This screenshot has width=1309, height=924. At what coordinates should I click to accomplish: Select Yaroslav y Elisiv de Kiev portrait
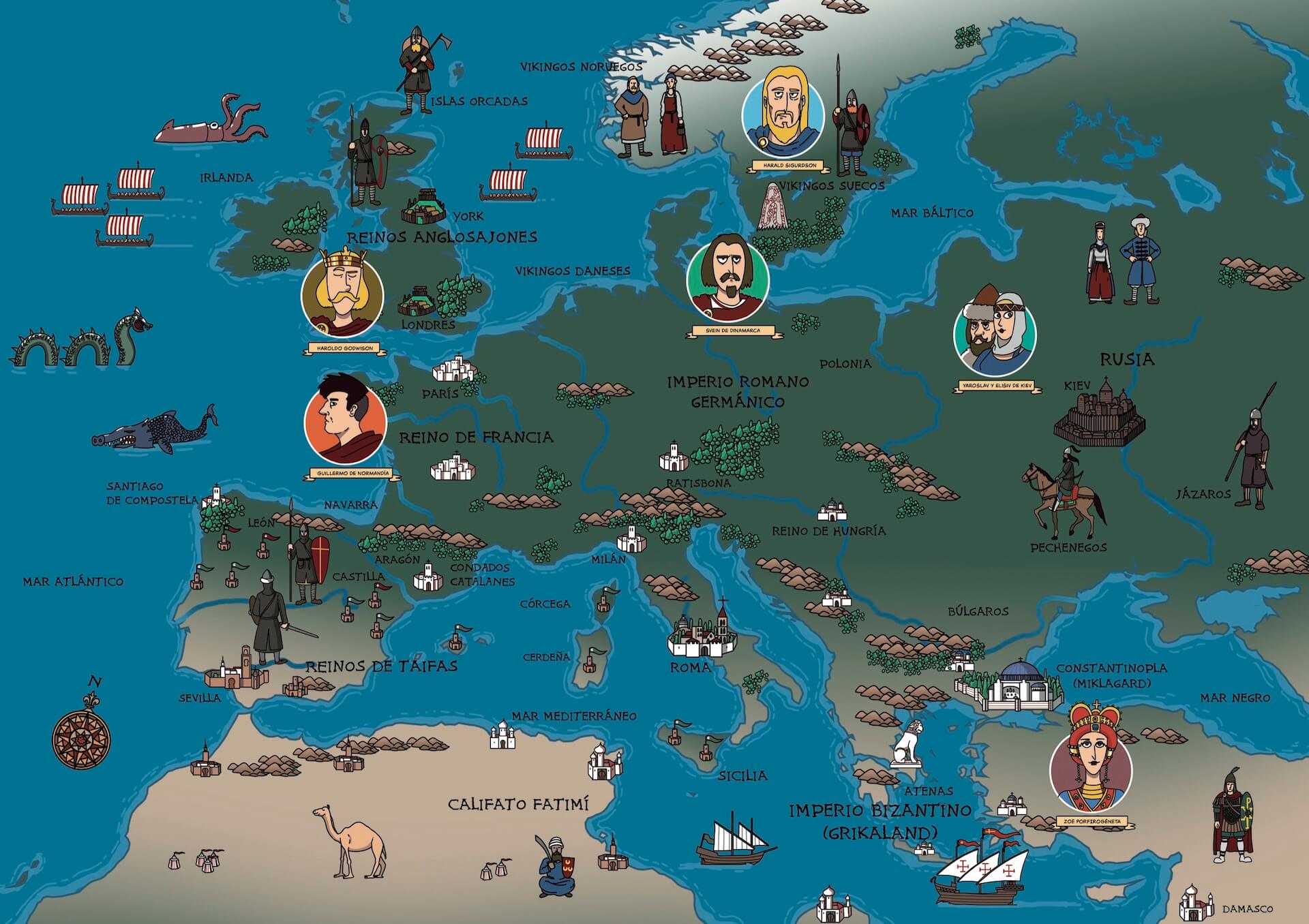click(x=995, y=335)
